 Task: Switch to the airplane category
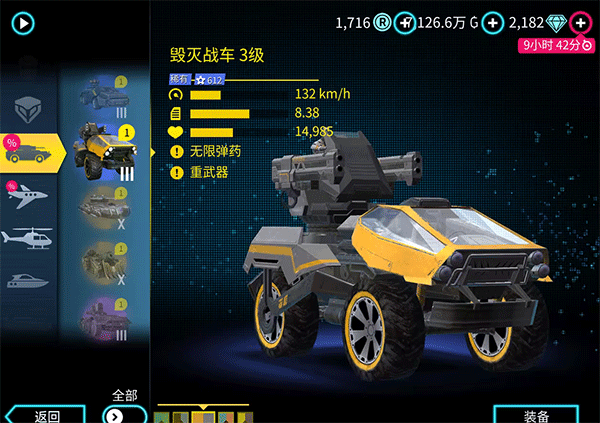(29, 195)
